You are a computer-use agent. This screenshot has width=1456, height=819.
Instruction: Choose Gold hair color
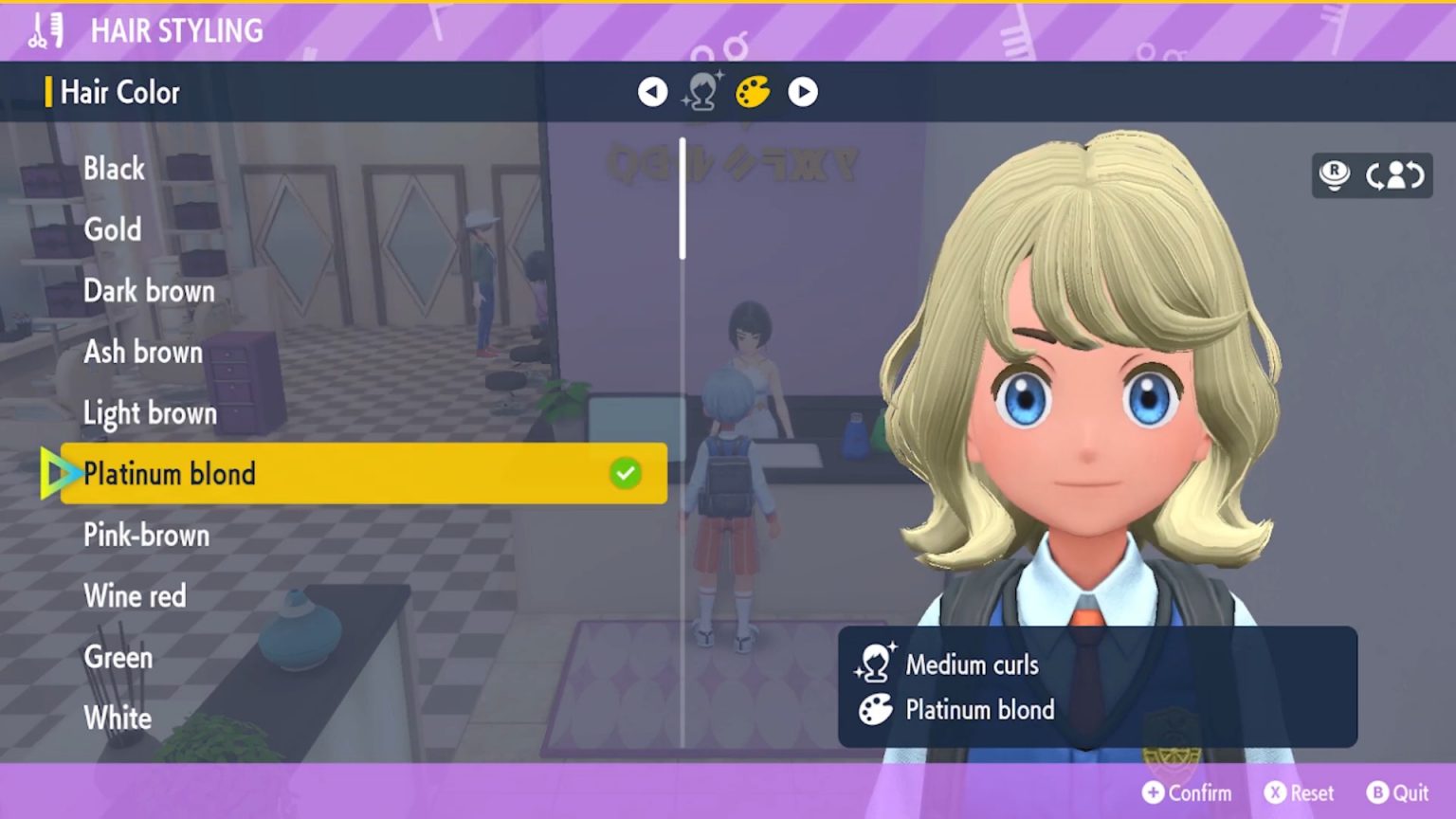[x=113, y=229]
